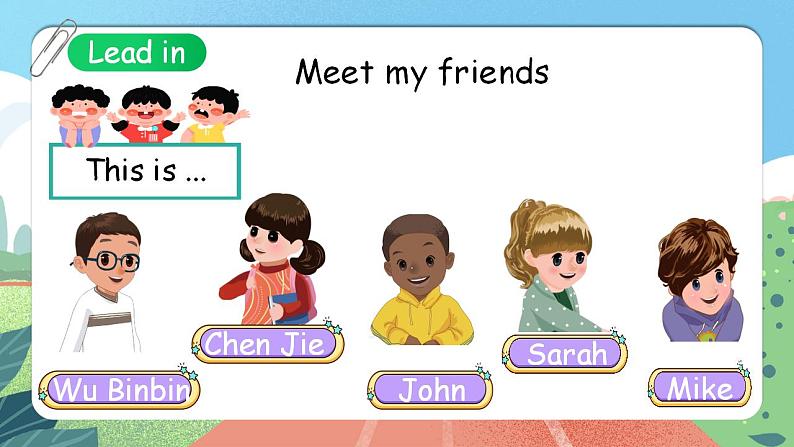Click the 'This is ...' sentence box
Screen dimensions: 794x447
pos(145,171)
